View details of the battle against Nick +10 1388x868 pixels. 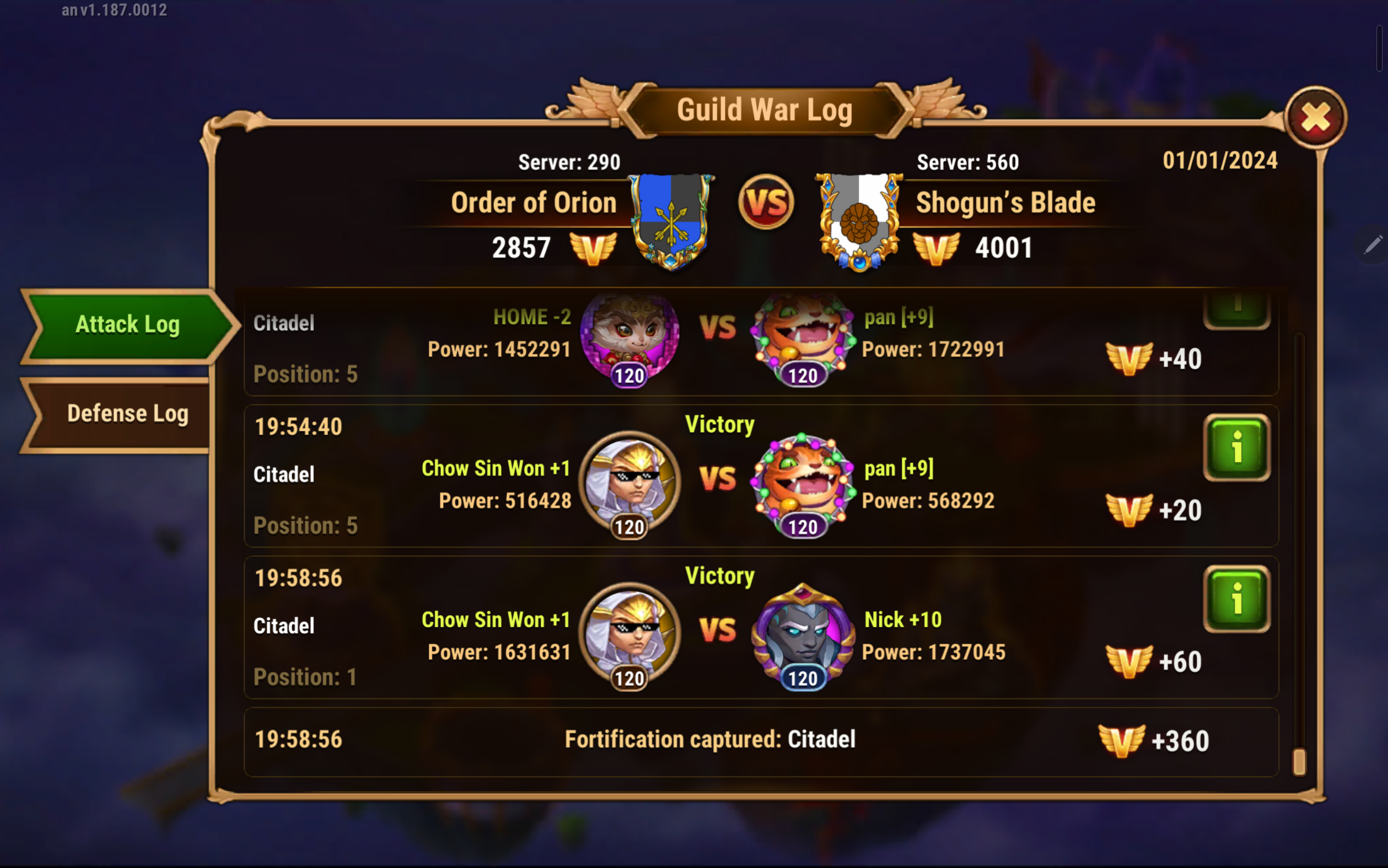[1236, 599]
